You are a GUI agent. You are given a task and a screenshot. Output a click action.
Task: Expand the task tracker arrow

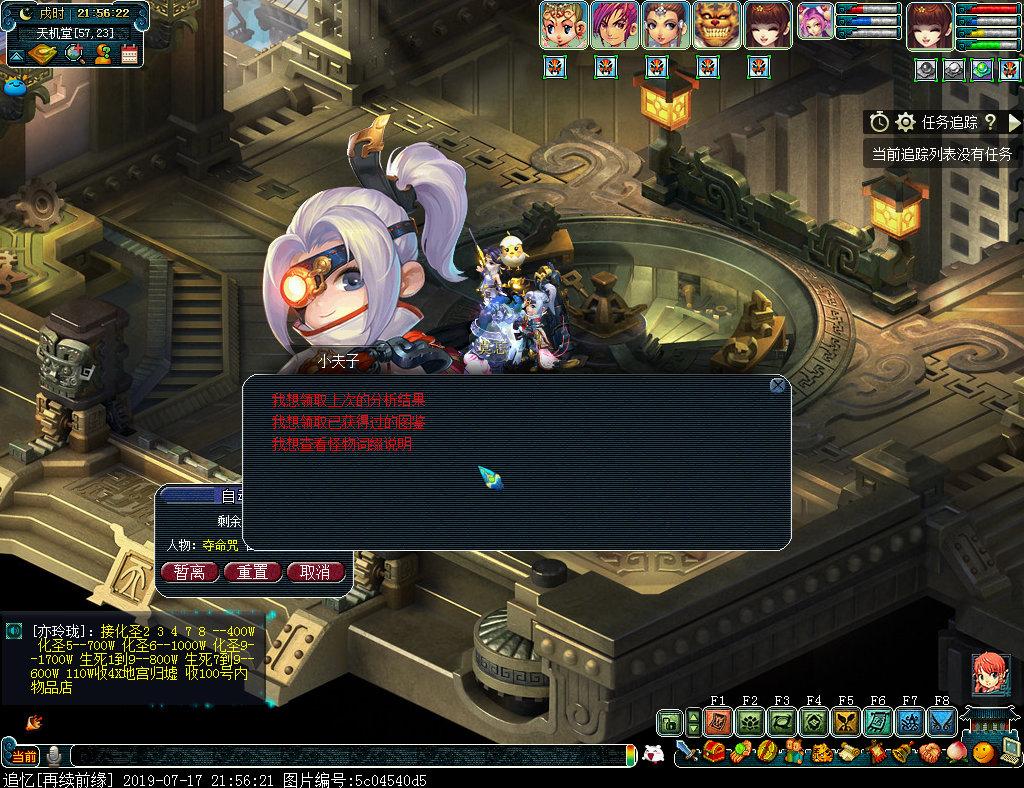tap(1014, 122)
